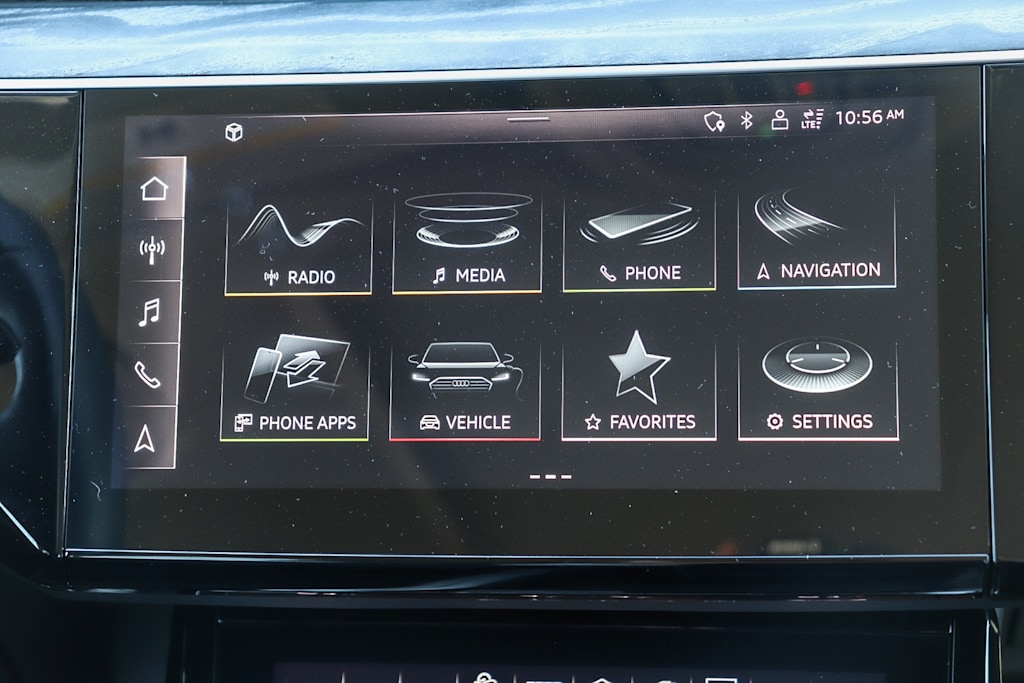Click the cube icon in status bar
The width and height of the screenshot is (1024, 683).
coord(234,132)
